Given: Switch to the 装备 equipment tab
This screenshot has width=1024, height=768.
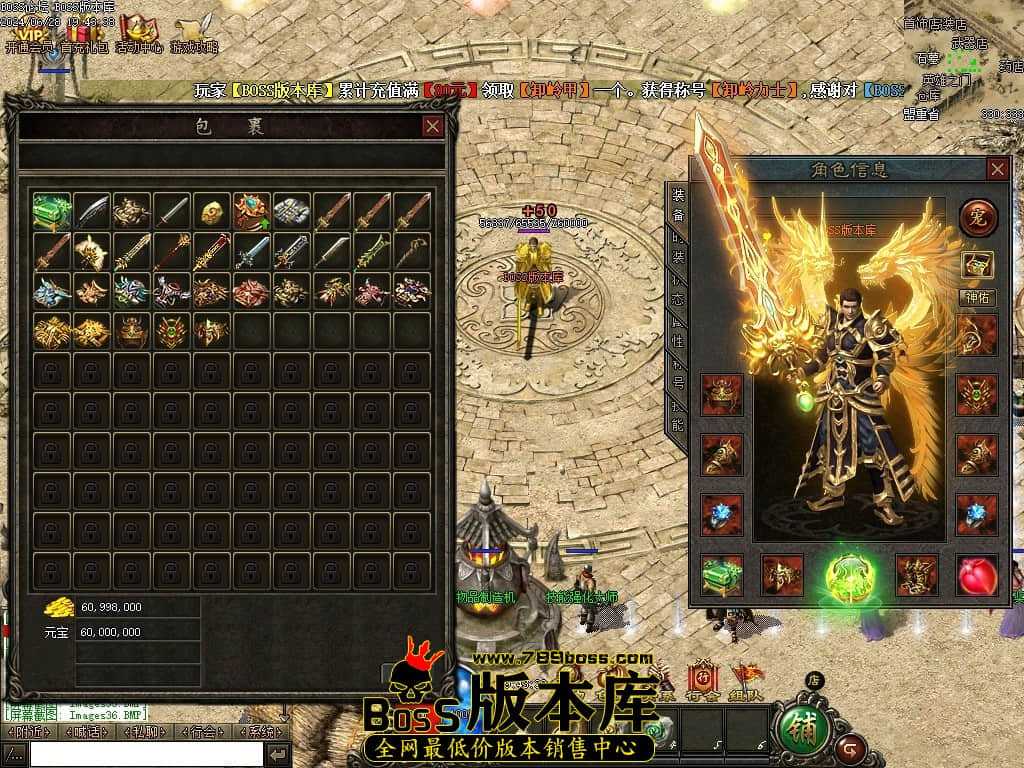Looking at the screenshot, I should [x=678, y=203].
